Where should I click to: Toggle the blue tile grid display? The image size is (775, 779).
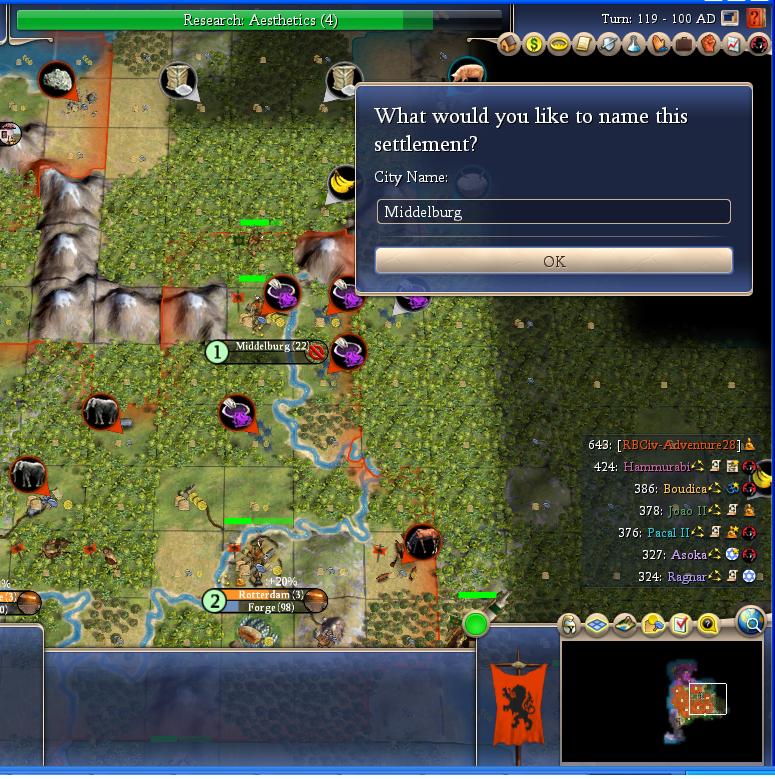click(597, 625)
